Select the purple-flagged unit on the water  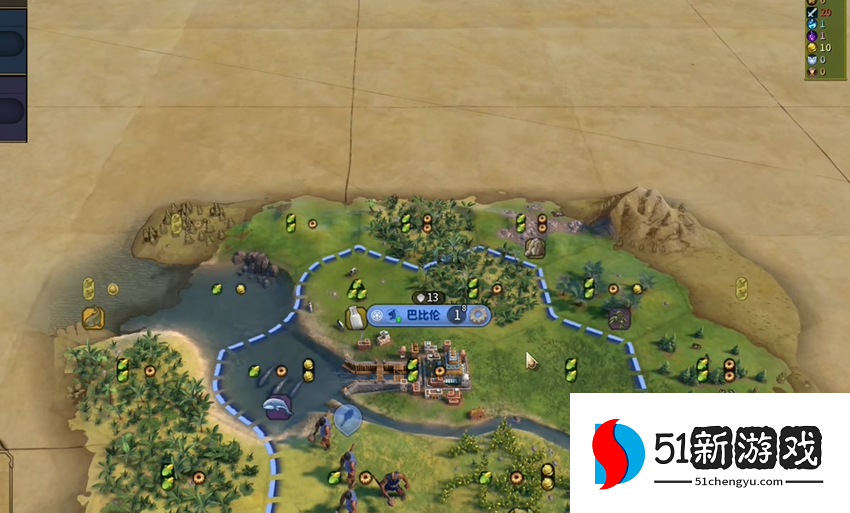277,406
